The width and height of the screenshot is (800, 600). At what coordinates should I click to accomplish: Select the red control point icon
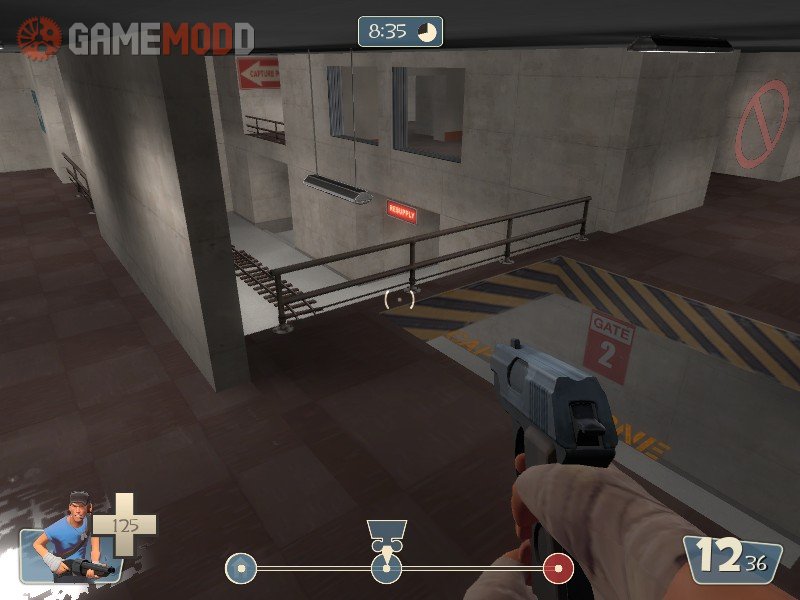point(558,569)
